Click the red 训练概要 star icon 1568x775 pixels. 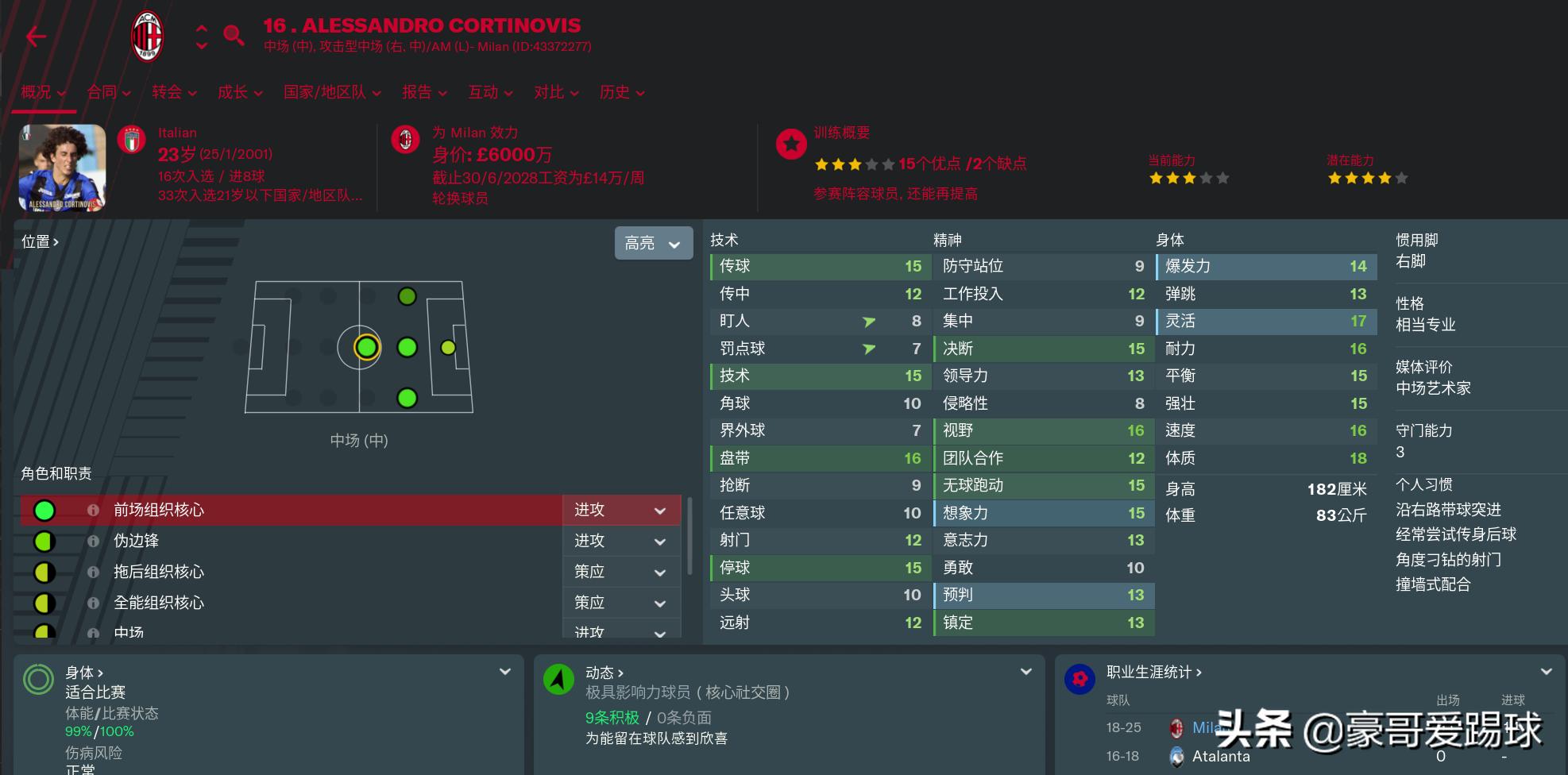(x=791, y=145)
